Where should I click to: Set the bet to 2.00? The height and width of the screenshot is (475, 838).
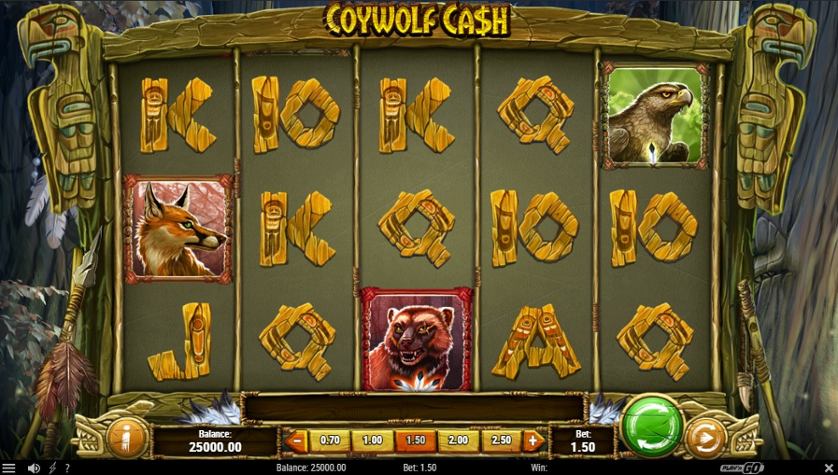click(457, 440)
